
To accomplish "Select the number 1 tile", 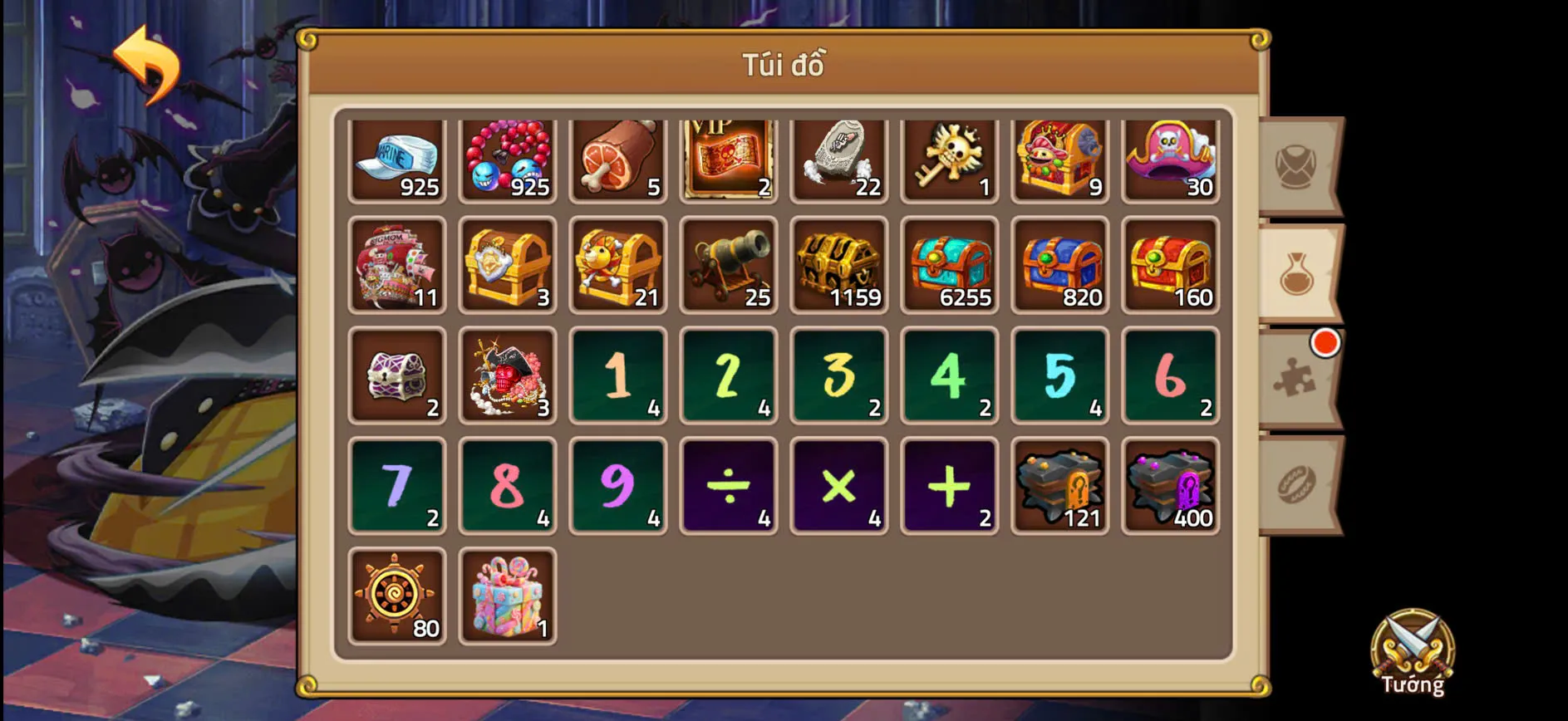I will (x=618, y=375).
